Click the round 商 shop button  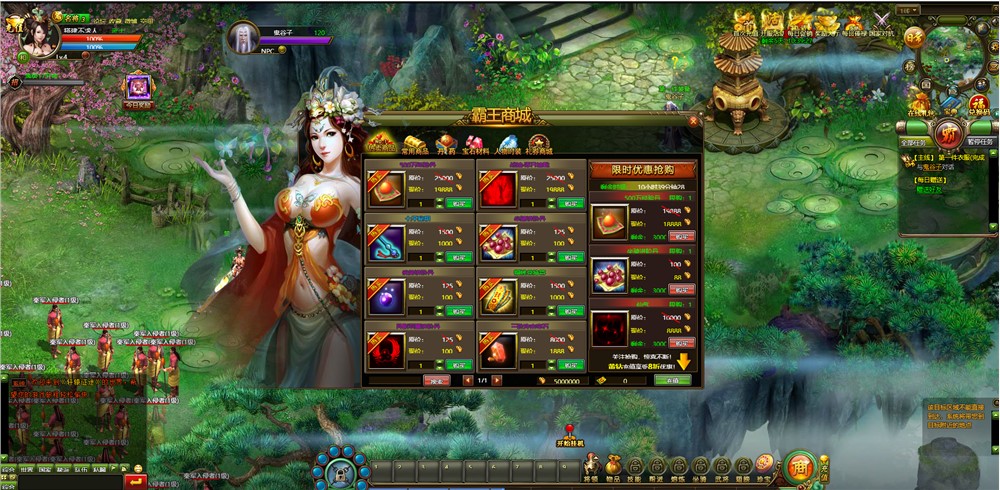tap(798, 467)
